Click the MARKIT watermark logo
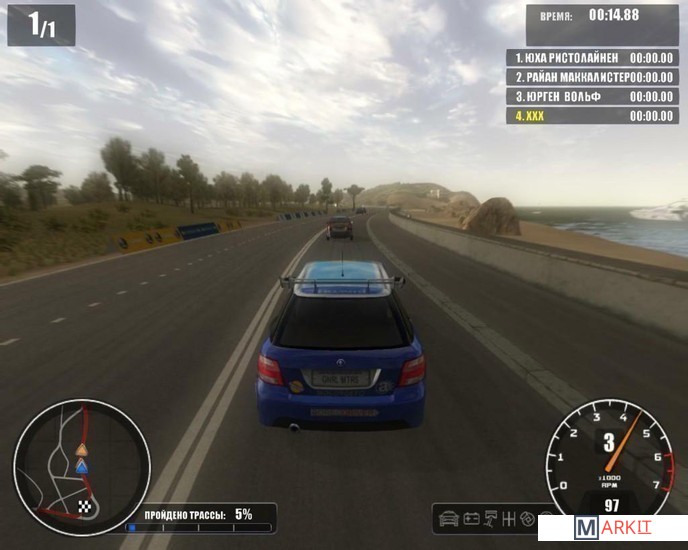 click(x=612, y=528)
